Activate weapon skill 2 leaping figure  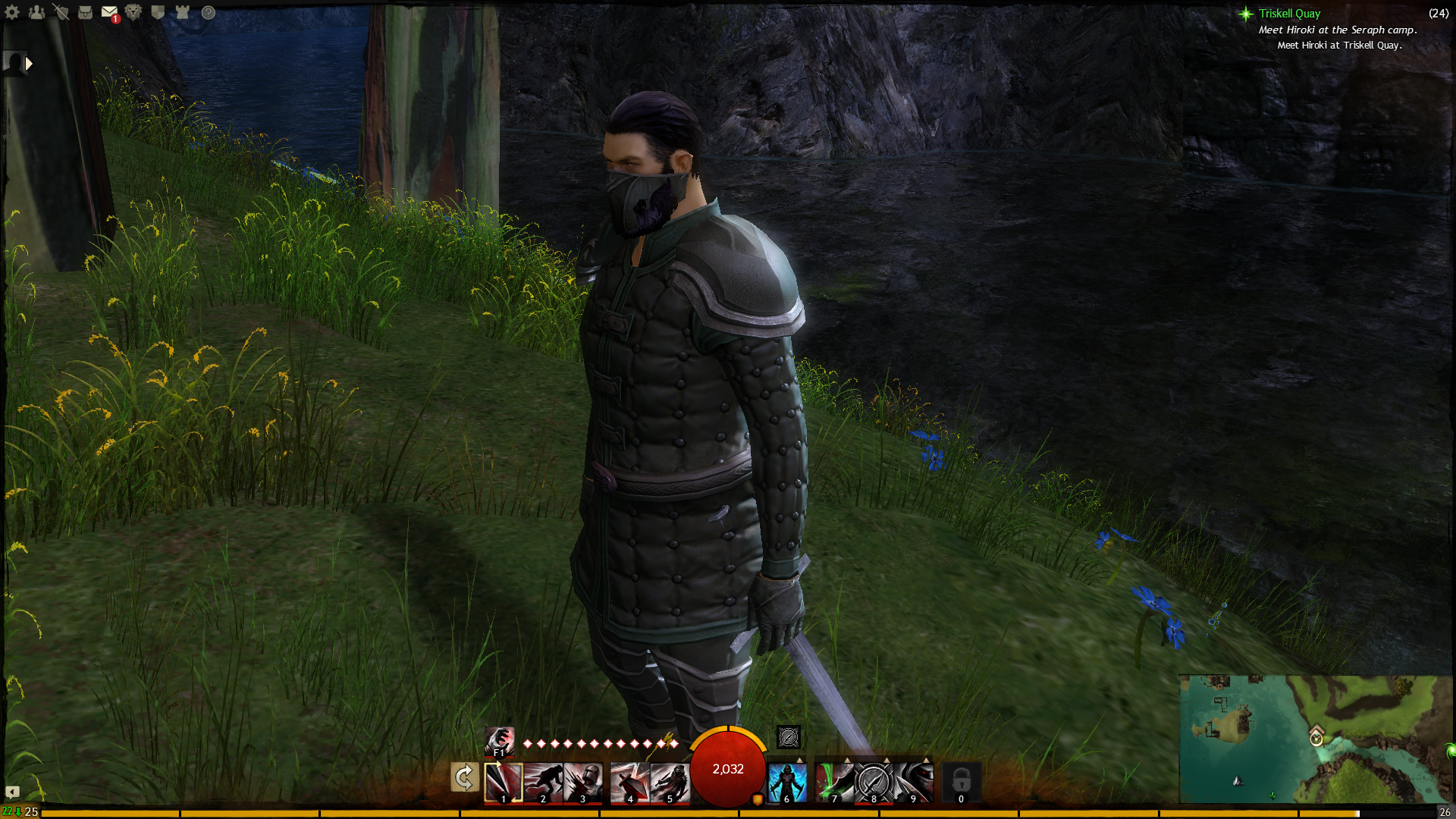543,783
